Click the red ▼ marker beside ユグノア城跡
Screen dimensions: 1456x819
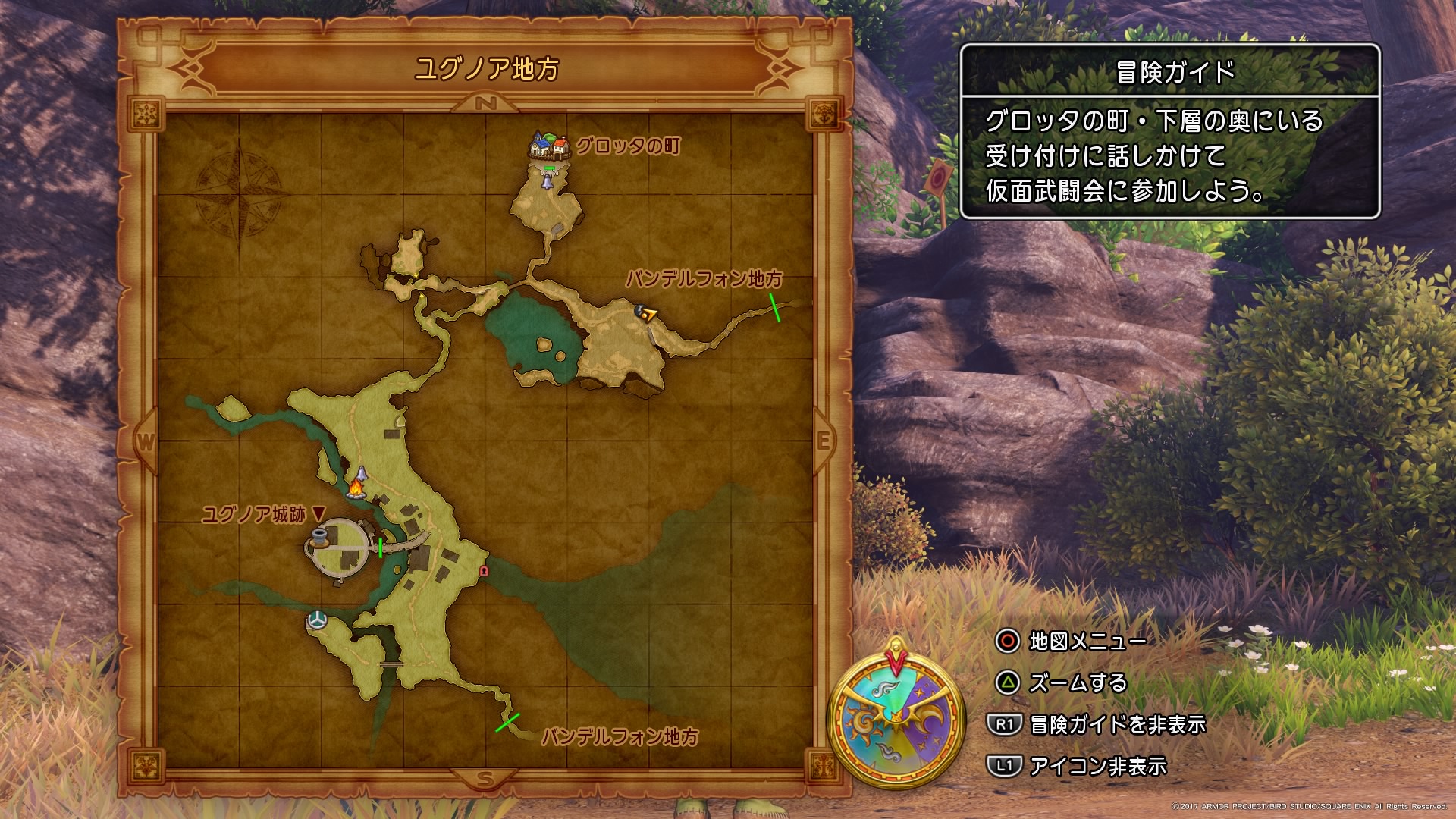click(x=318, y=513)
